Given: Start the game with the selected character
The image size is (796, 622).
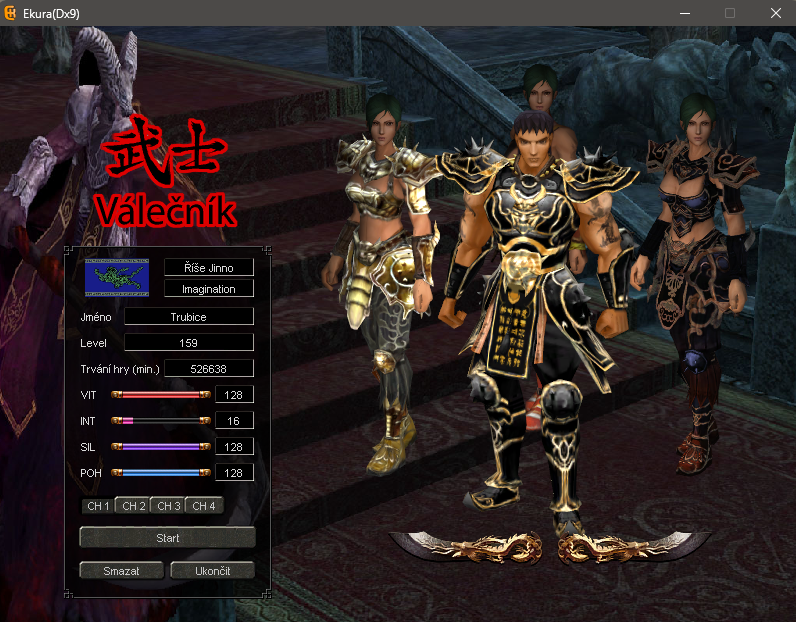Looking at the screenshot, I should point(167,538).
